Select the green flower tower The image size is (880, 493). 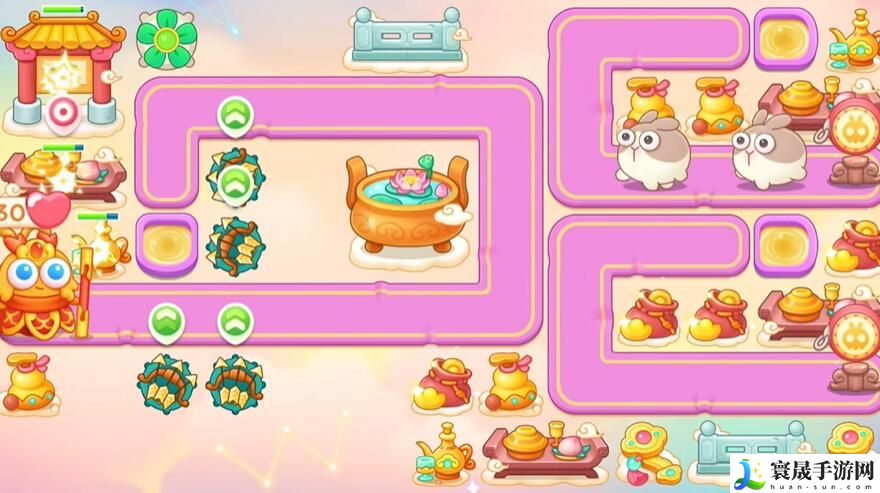166,39
